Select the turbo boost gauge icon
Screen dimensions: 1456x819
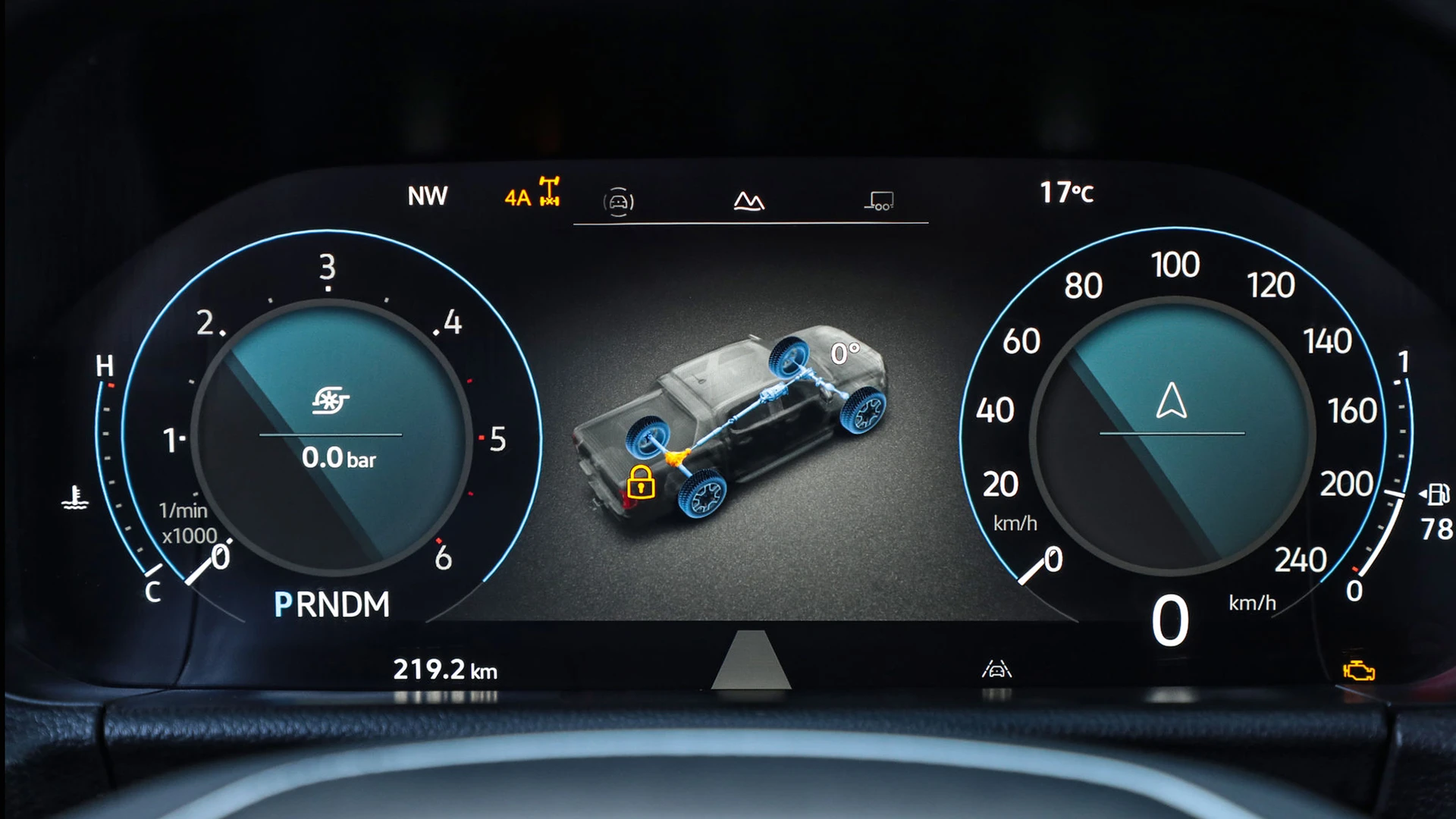[331, 400]
